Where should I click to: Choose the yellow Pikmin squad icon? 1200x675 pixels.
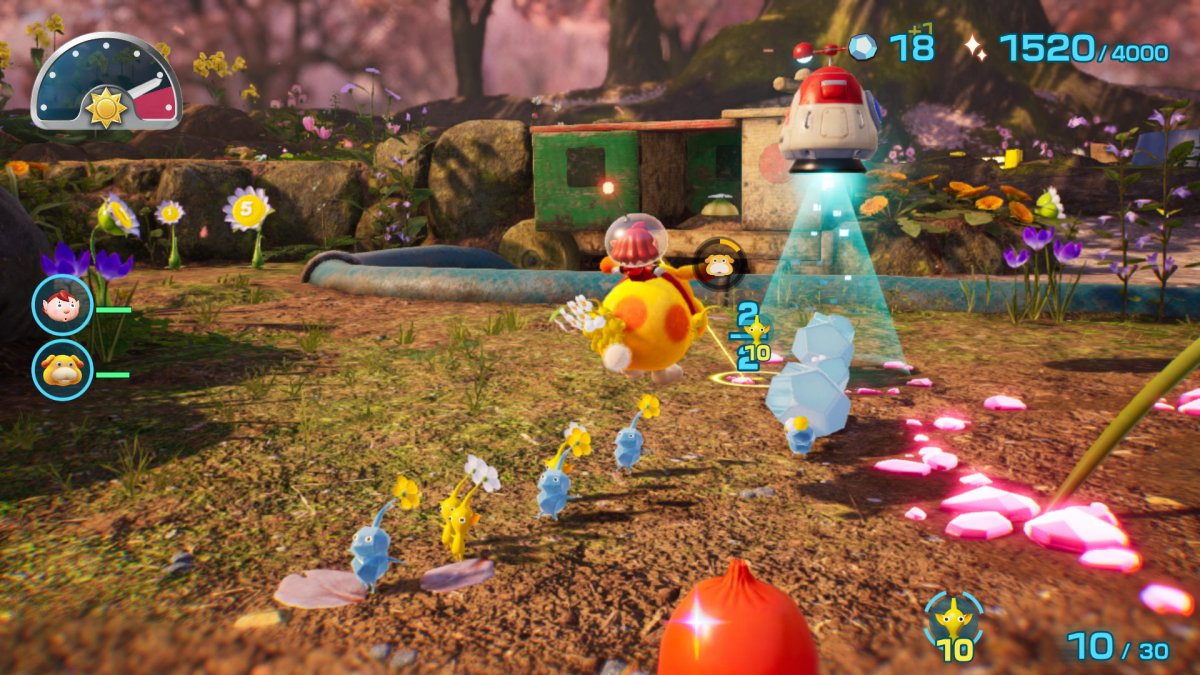953,619
